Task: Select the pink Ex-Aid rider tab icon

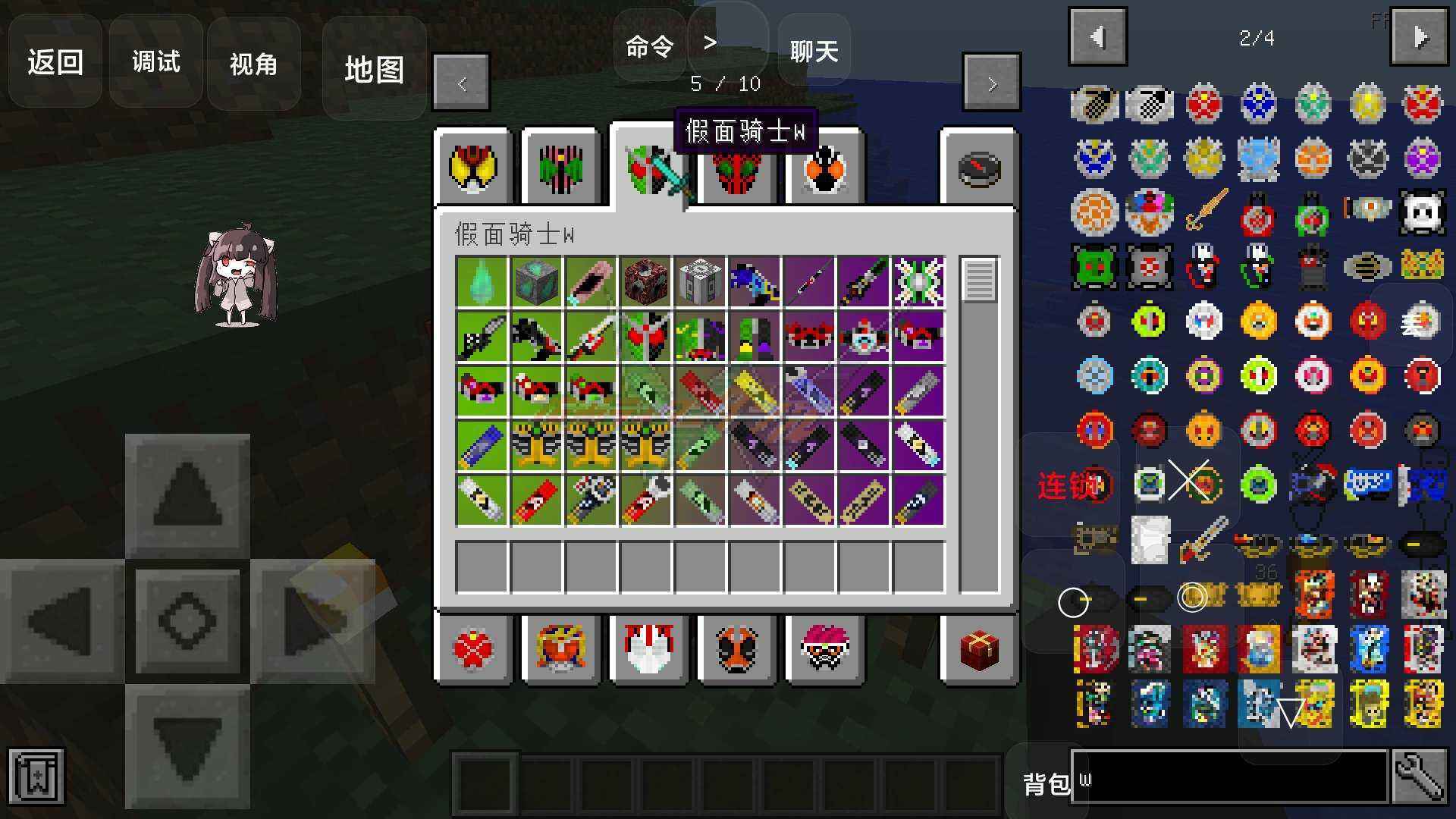Action: pyautogui.click(x=825, y=650)
